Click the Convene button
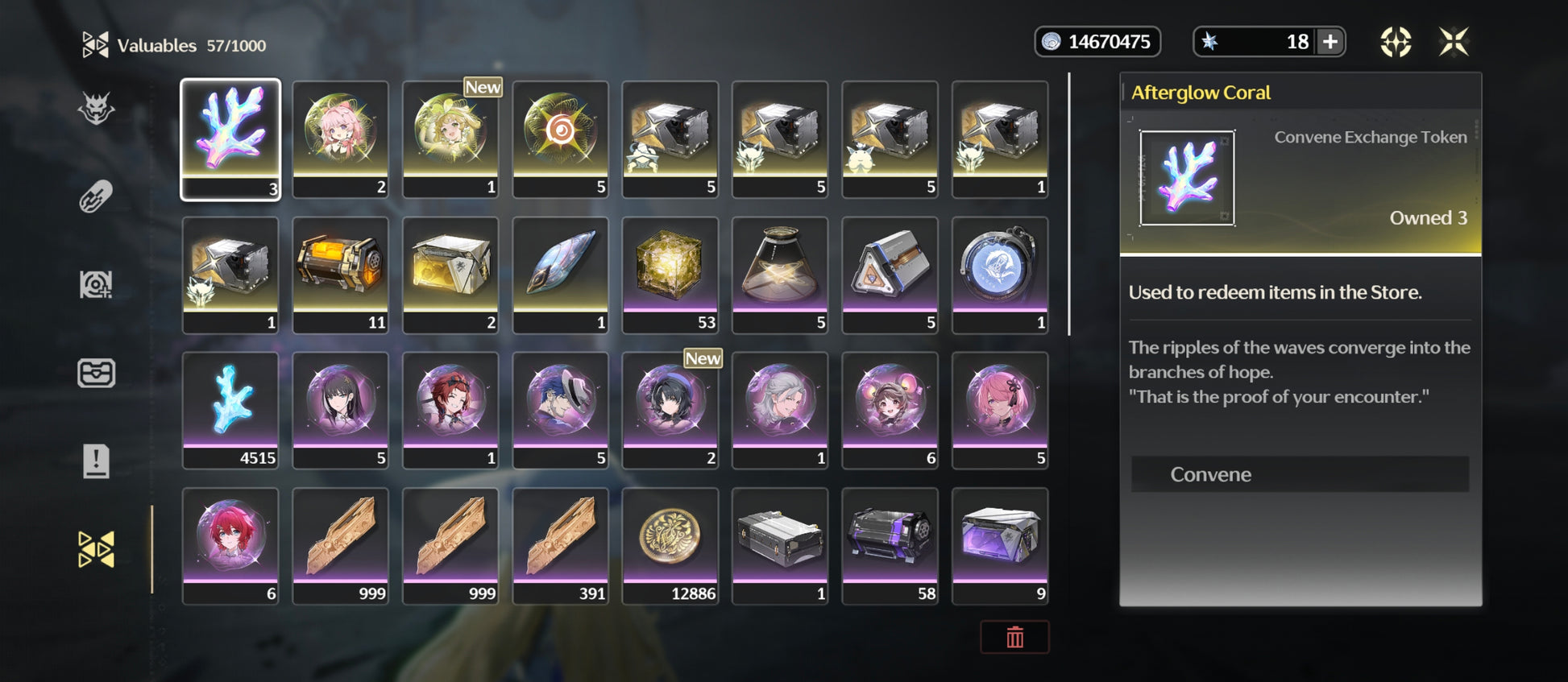1568x682 pixels. click(x=1299, y=474)
